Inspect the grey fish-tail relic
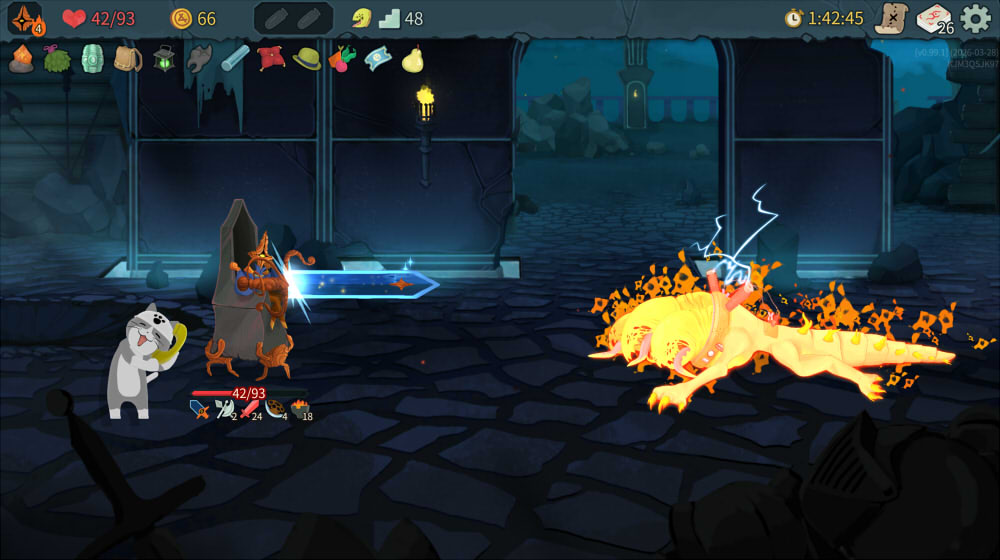This screenshot has height=560, width=1000. coord(200,59)
